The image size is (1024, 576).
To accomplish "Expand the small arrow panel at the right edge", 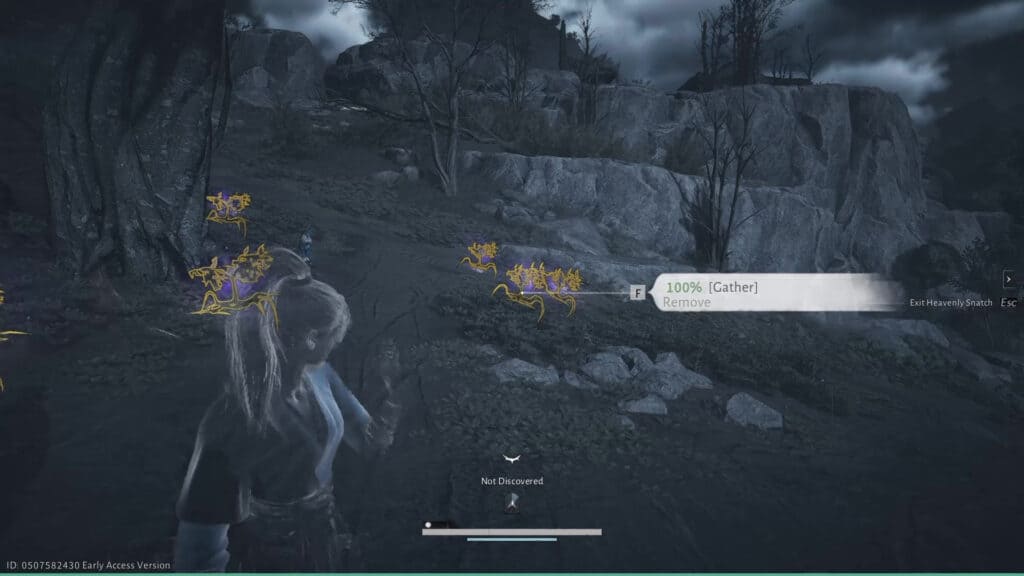I will (1009, 279).
